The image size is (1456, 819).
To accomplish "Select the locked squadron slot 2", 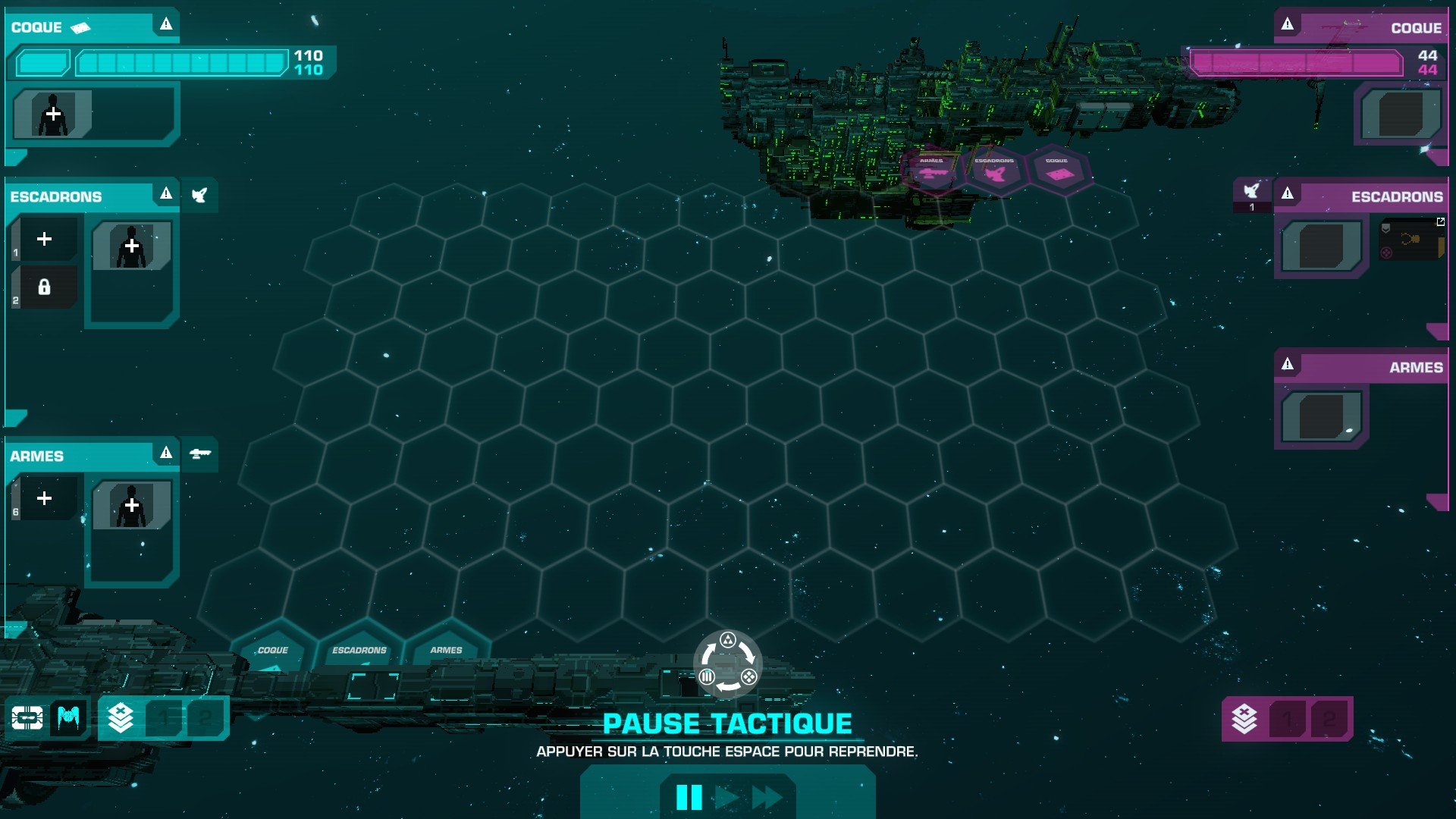I will click(45, 287).
